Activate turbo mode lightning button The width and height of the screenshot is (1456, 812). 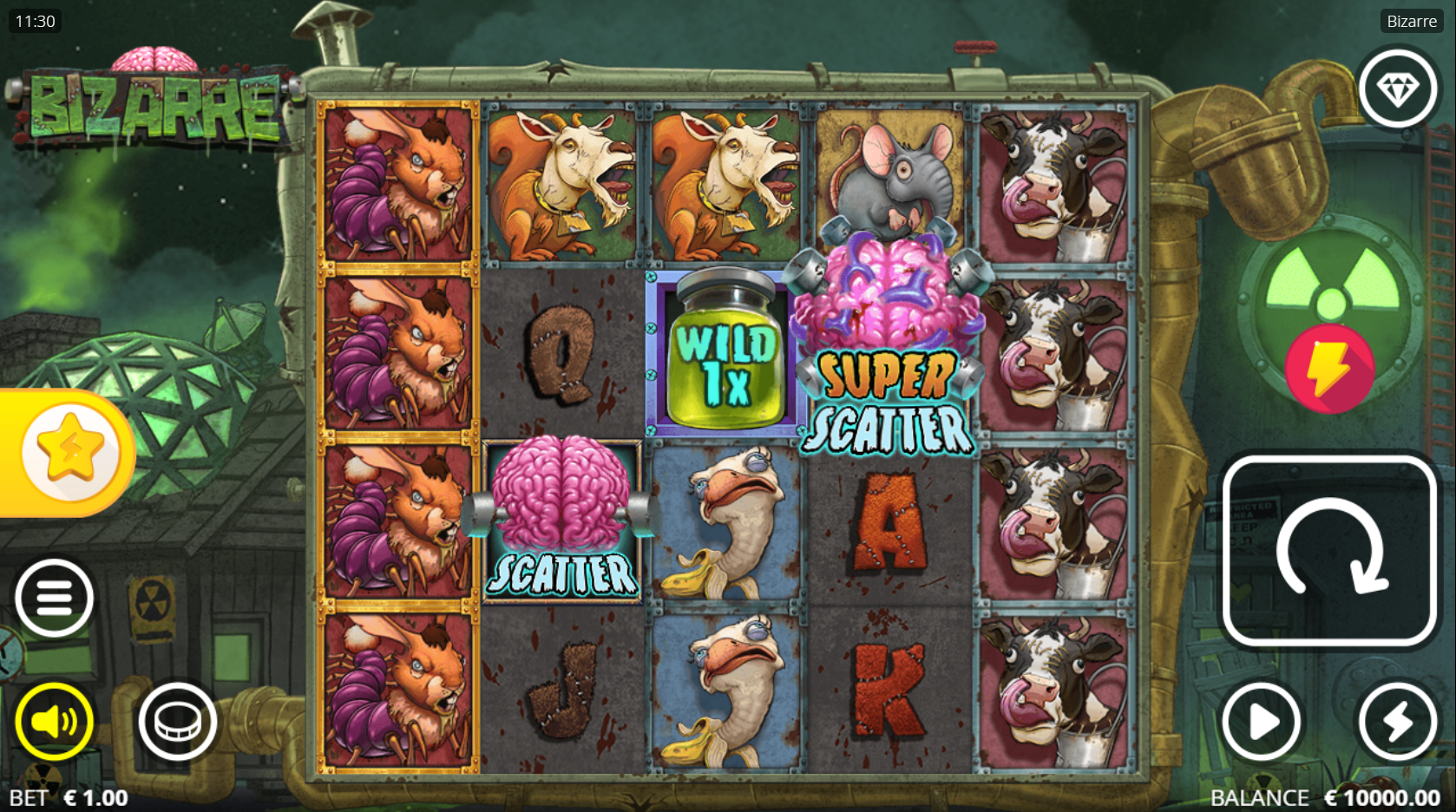tap(1398, 721)
